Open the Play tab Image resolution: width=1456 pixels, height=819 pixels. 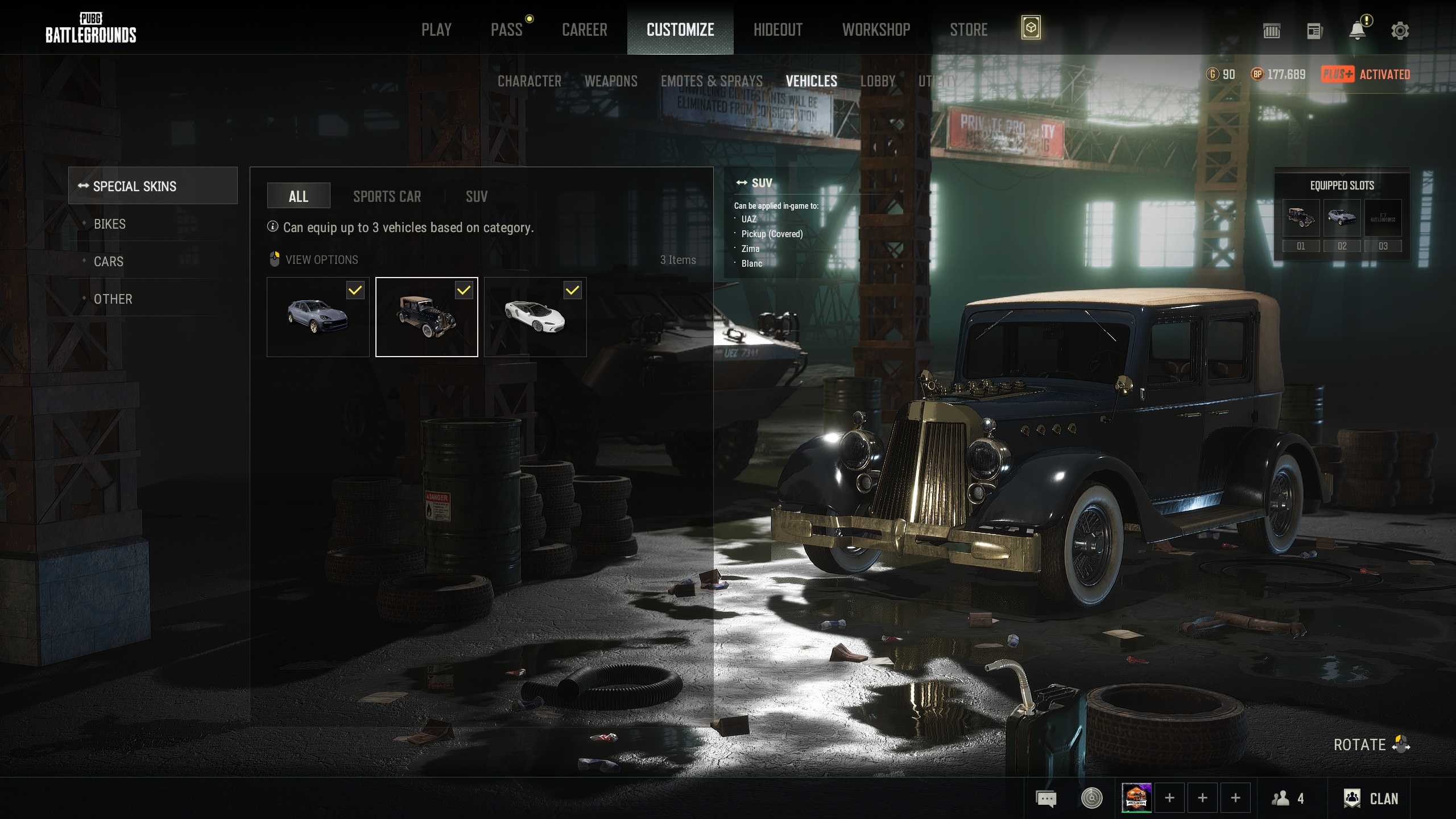point(436,30)
